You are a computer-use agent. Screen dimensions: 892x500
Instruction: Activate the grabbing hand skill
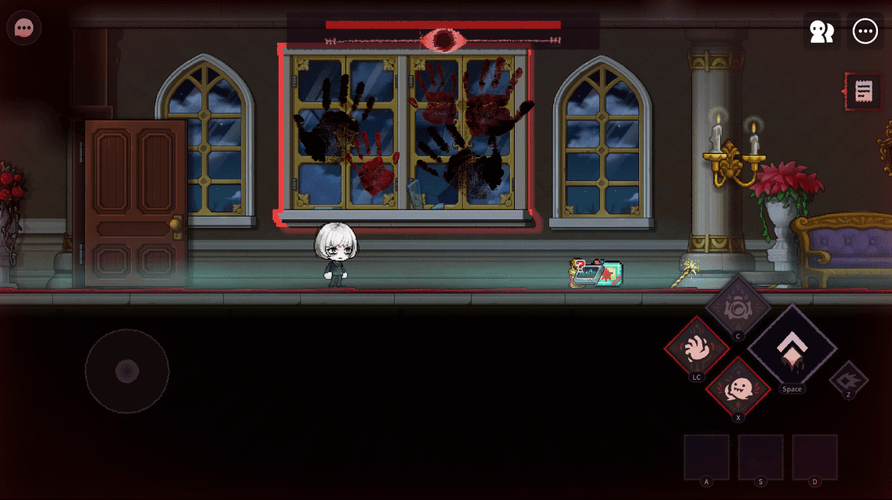tap(697, 347)
